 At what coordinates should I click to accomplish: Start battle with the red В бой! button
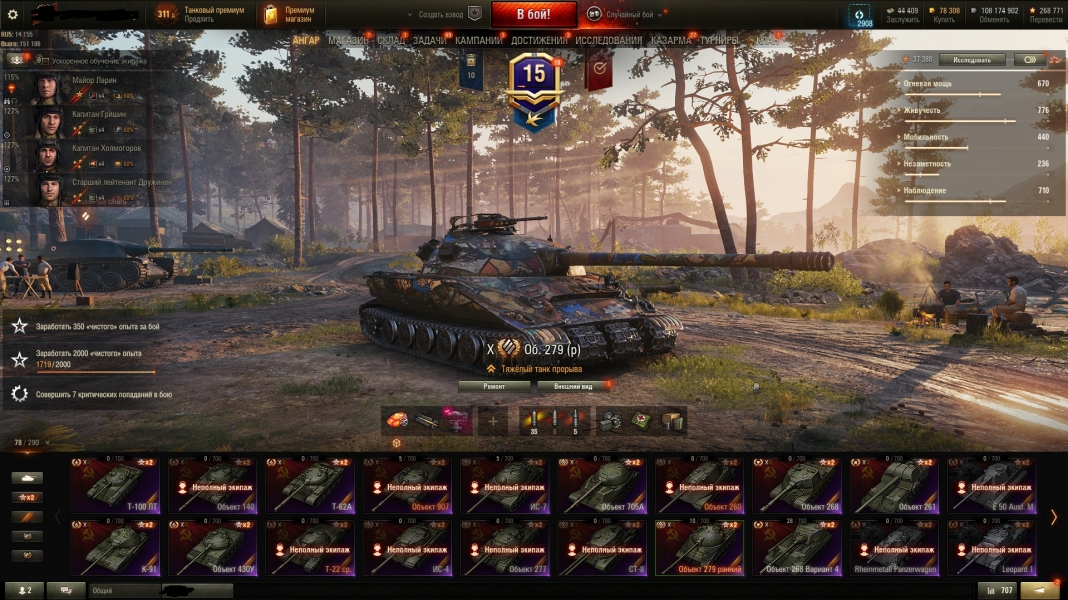(533, 14)
